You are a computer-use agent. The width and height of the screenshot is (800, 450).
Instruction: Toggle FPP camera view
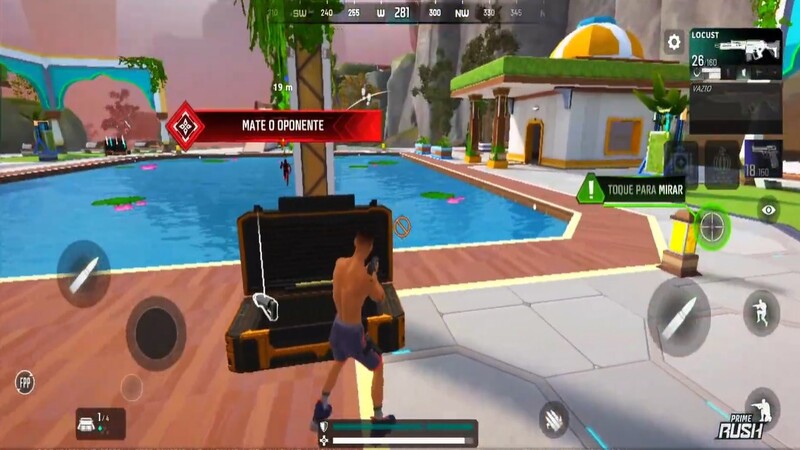pos(25,381)
